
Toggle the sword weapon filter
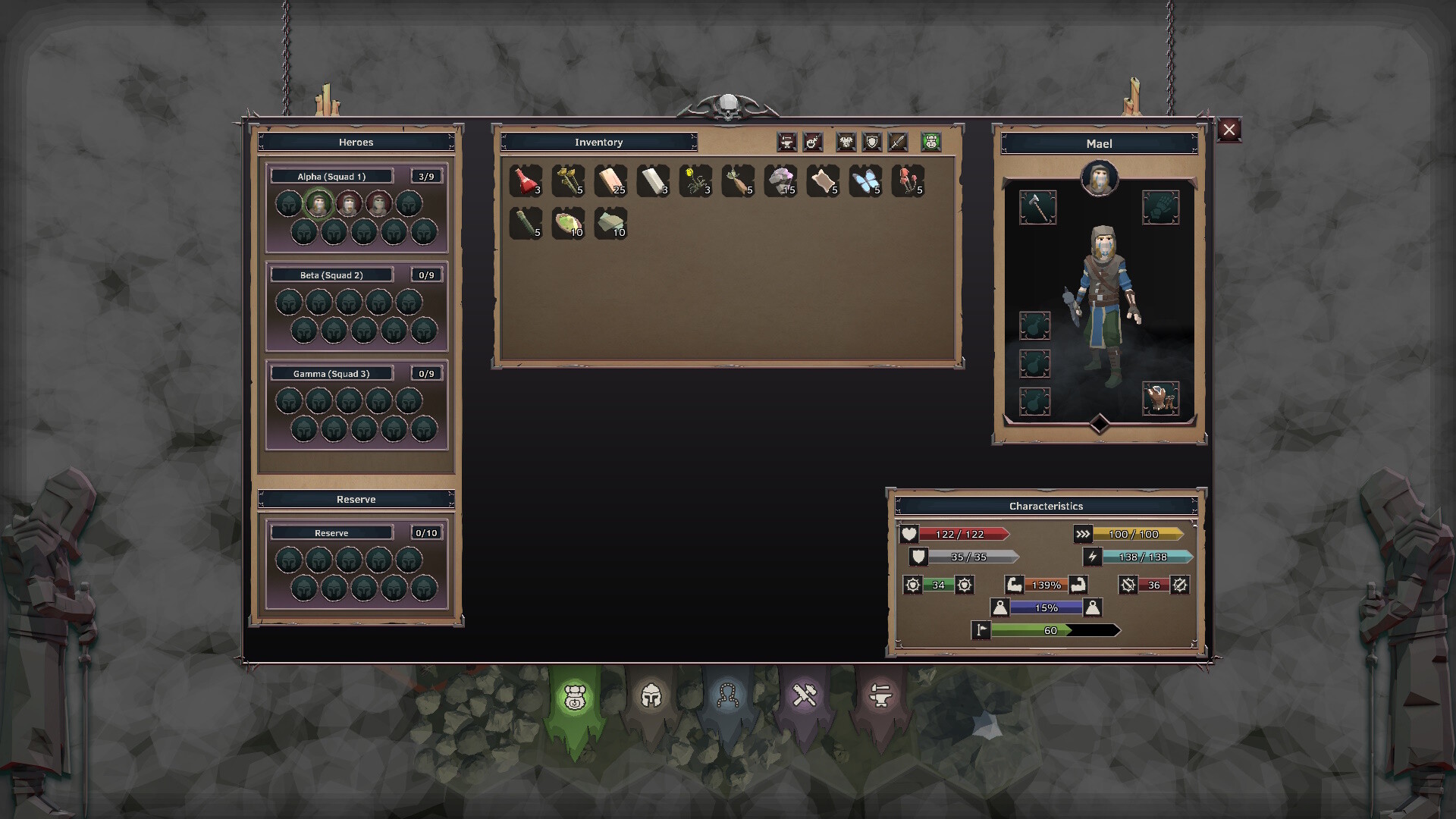click(x=898, y=142)
